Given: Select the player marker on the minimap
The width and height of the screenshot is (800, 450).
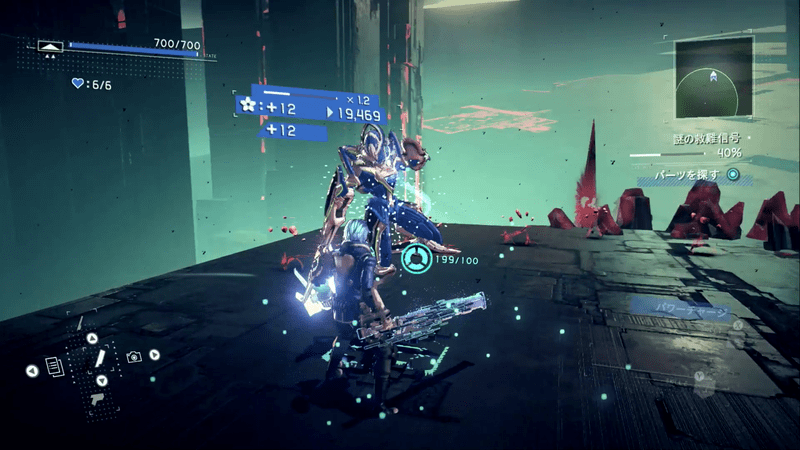Looking at the screenshot, I should [712, 76].
